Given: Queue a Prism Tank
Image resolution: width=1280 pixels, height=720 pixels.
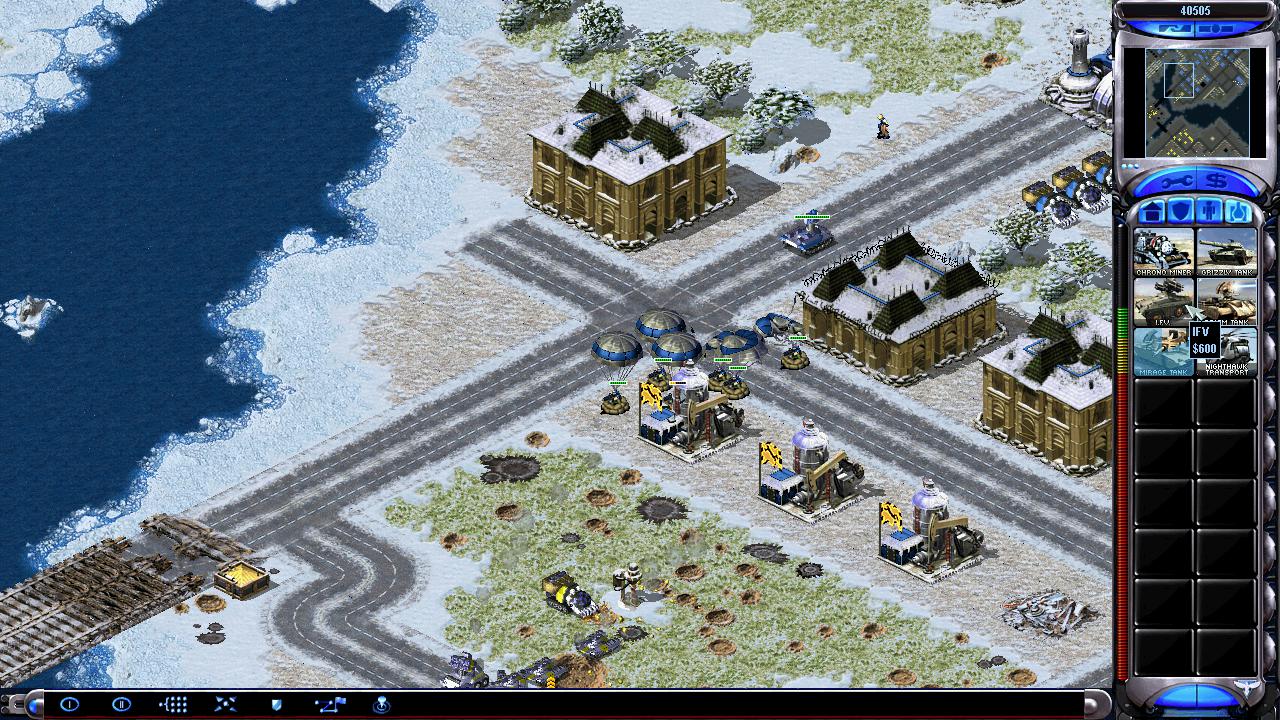Looking at the screenshot, I should point(1227,295).
